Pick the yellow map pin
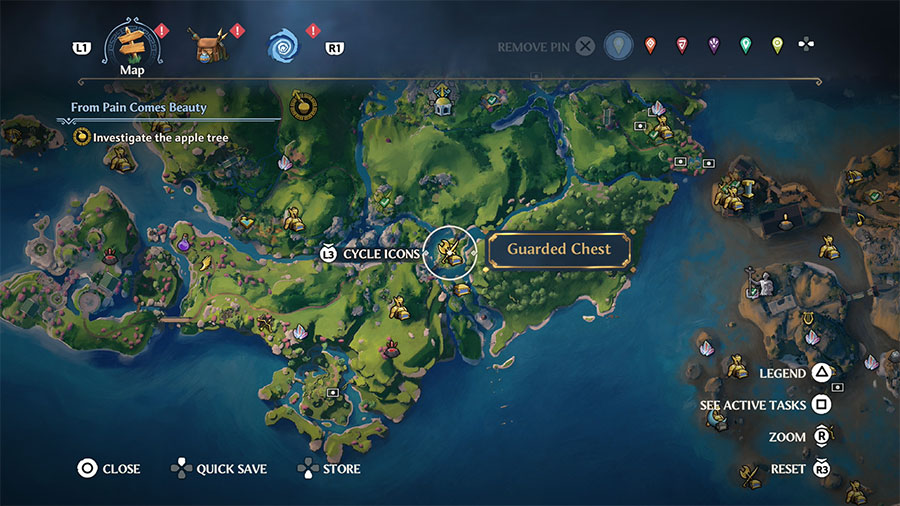 click(x=777, y=45)
